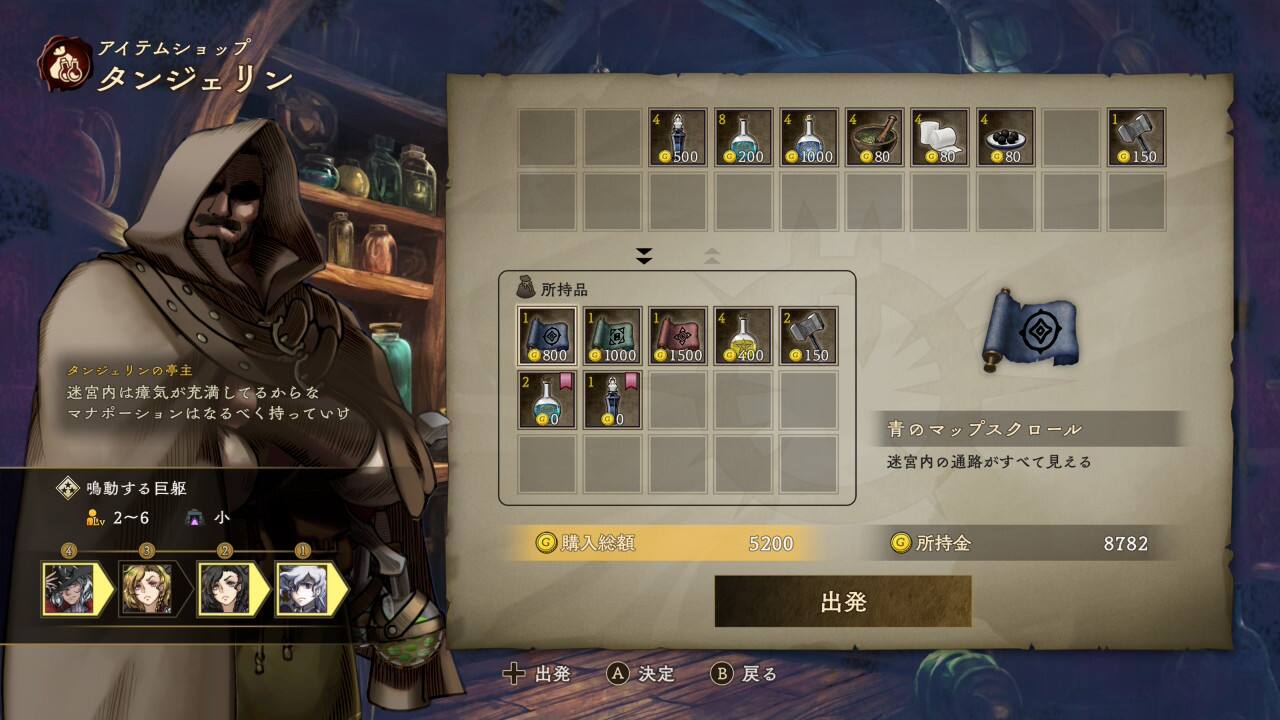The width and height of the screenshot is (1280, 720).
Task: Select the yellow potion priced 400
Action: (743, 336)
